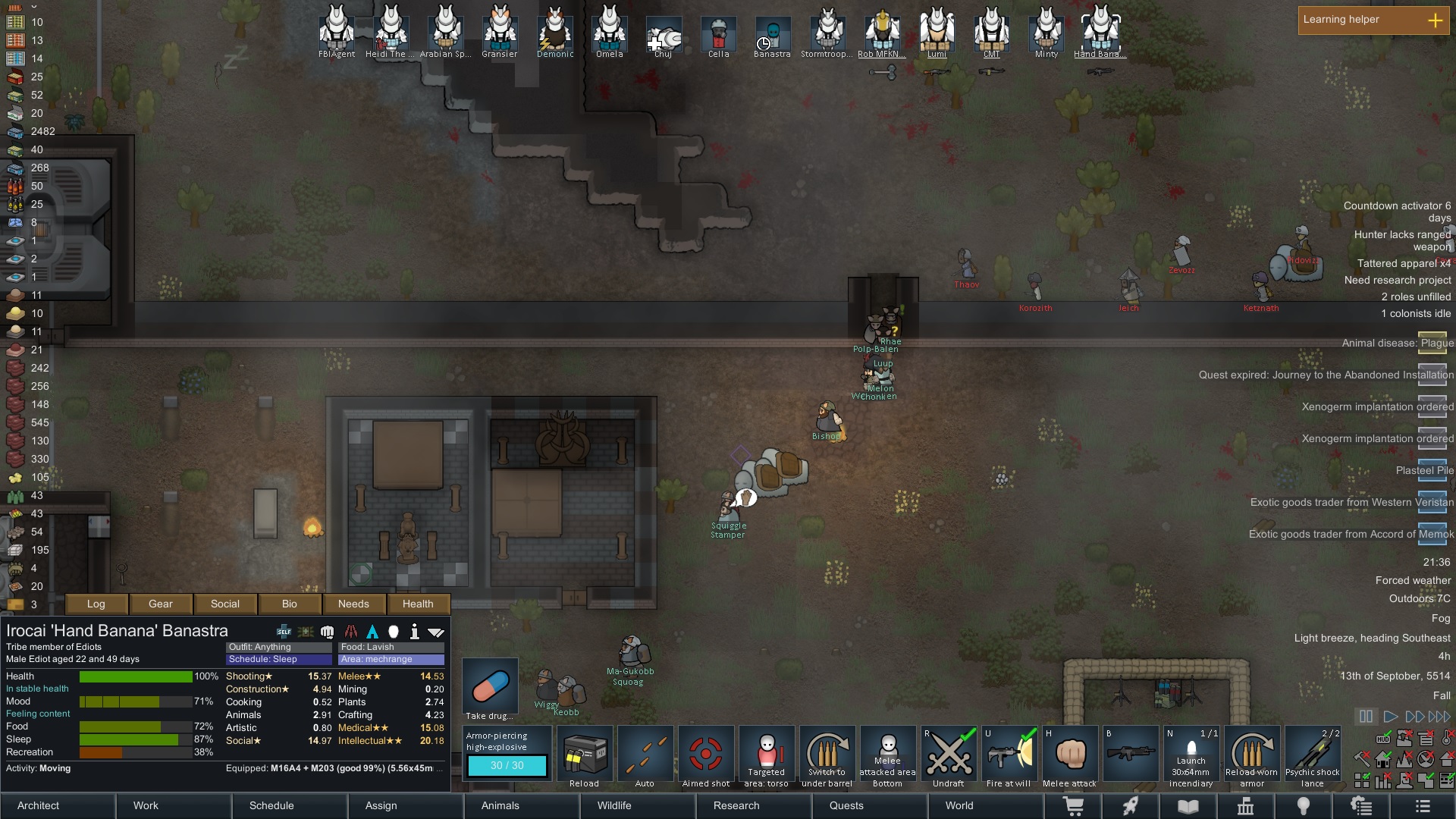Undraft the selected colonist
Viewport: 1456px width, 819px height.
[x=949, y=756]
